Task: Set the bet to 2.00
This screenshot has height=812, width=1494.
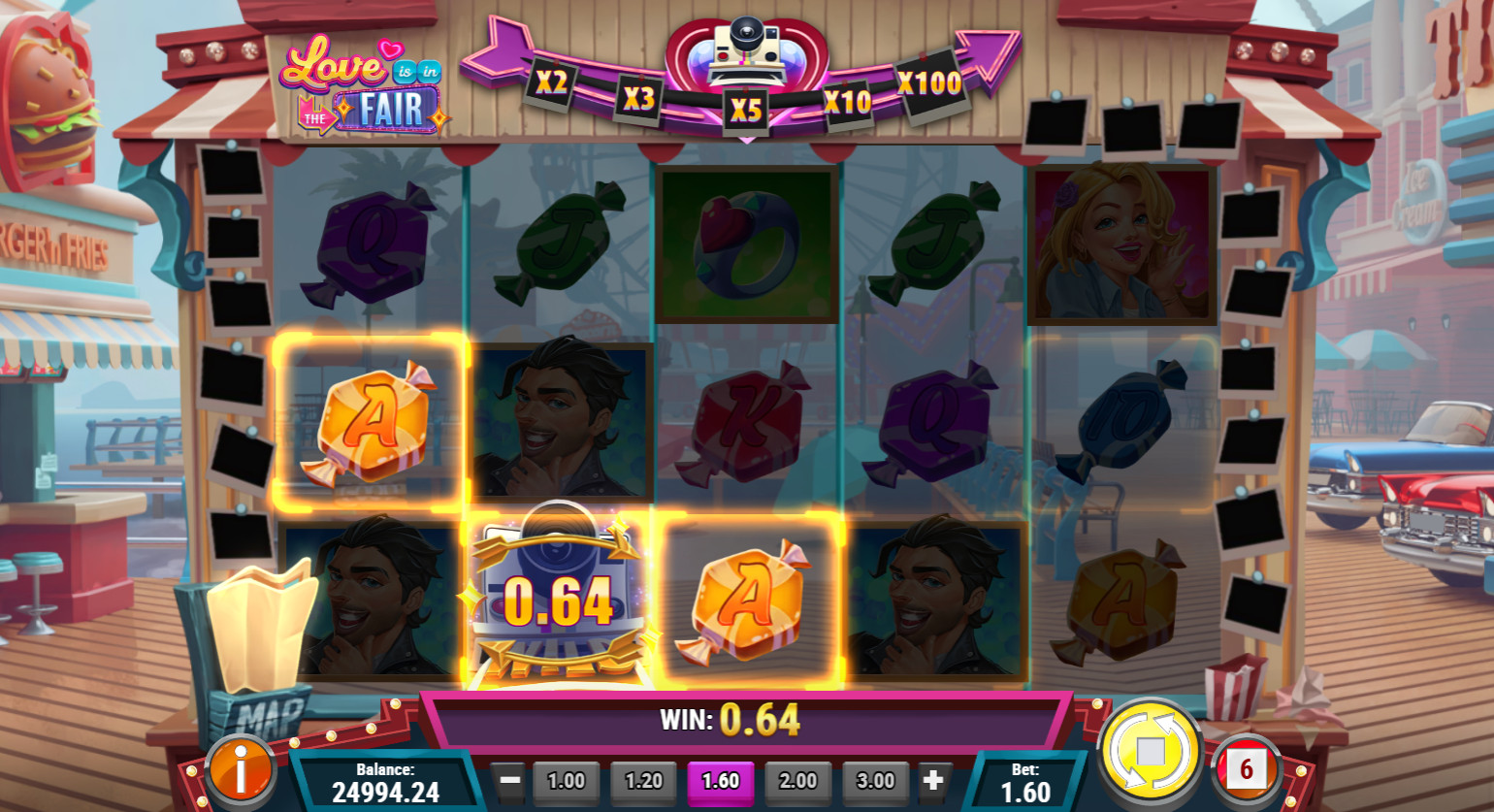Action: (797, 781)
